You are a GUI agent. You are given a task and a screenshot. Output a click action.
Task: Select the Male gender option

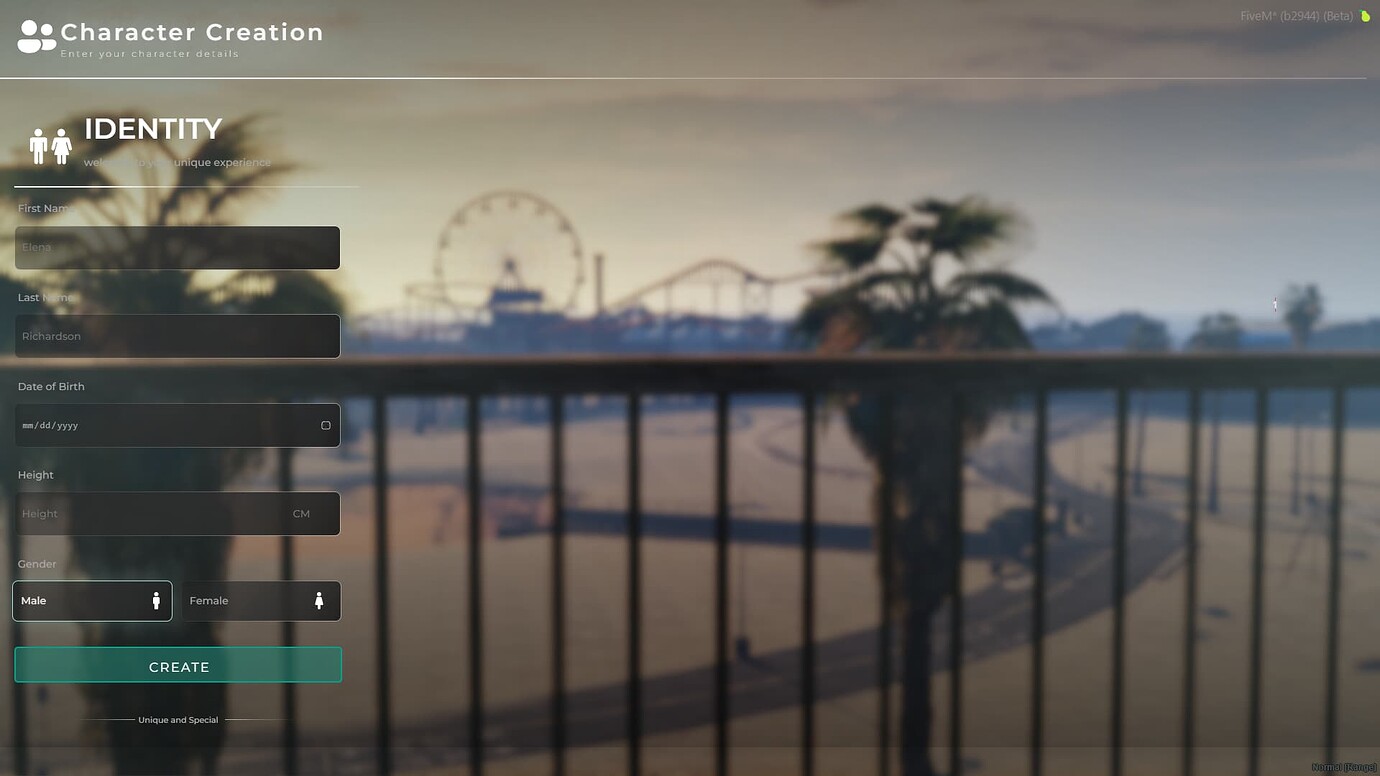point(92,600)
